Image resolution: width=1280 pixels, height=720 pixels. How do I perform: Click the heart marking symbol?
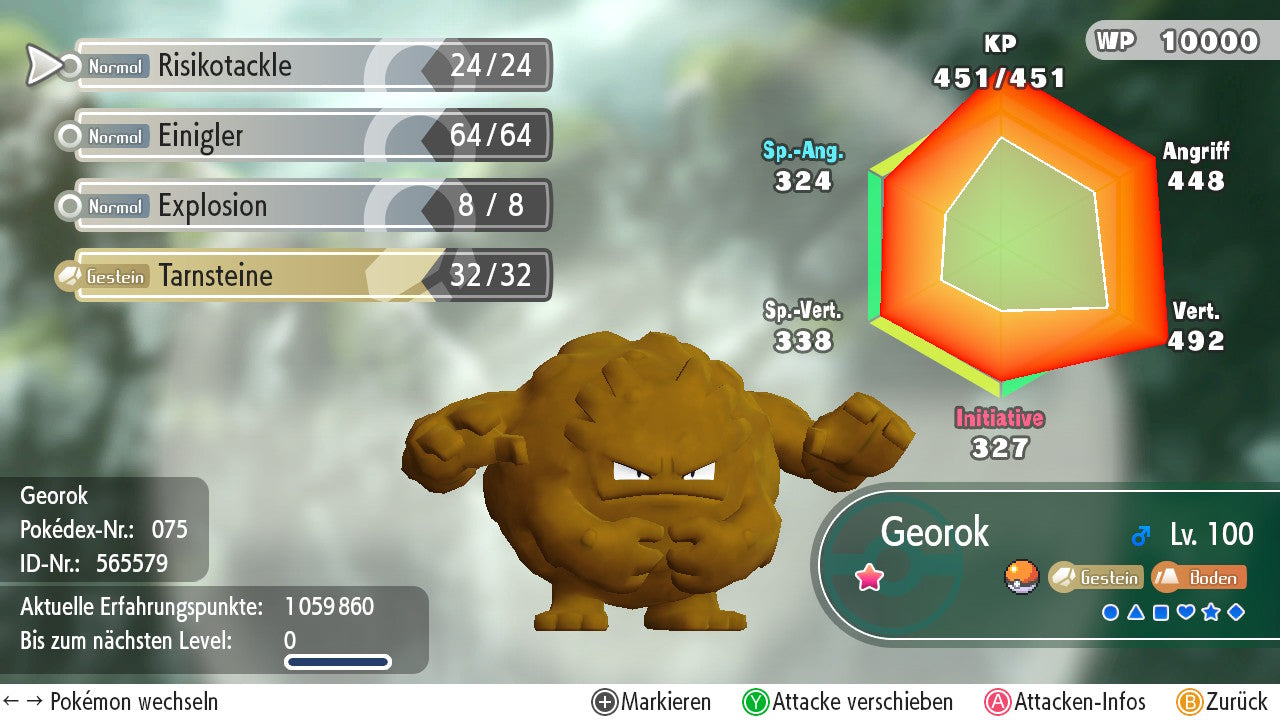[1186, 612]
